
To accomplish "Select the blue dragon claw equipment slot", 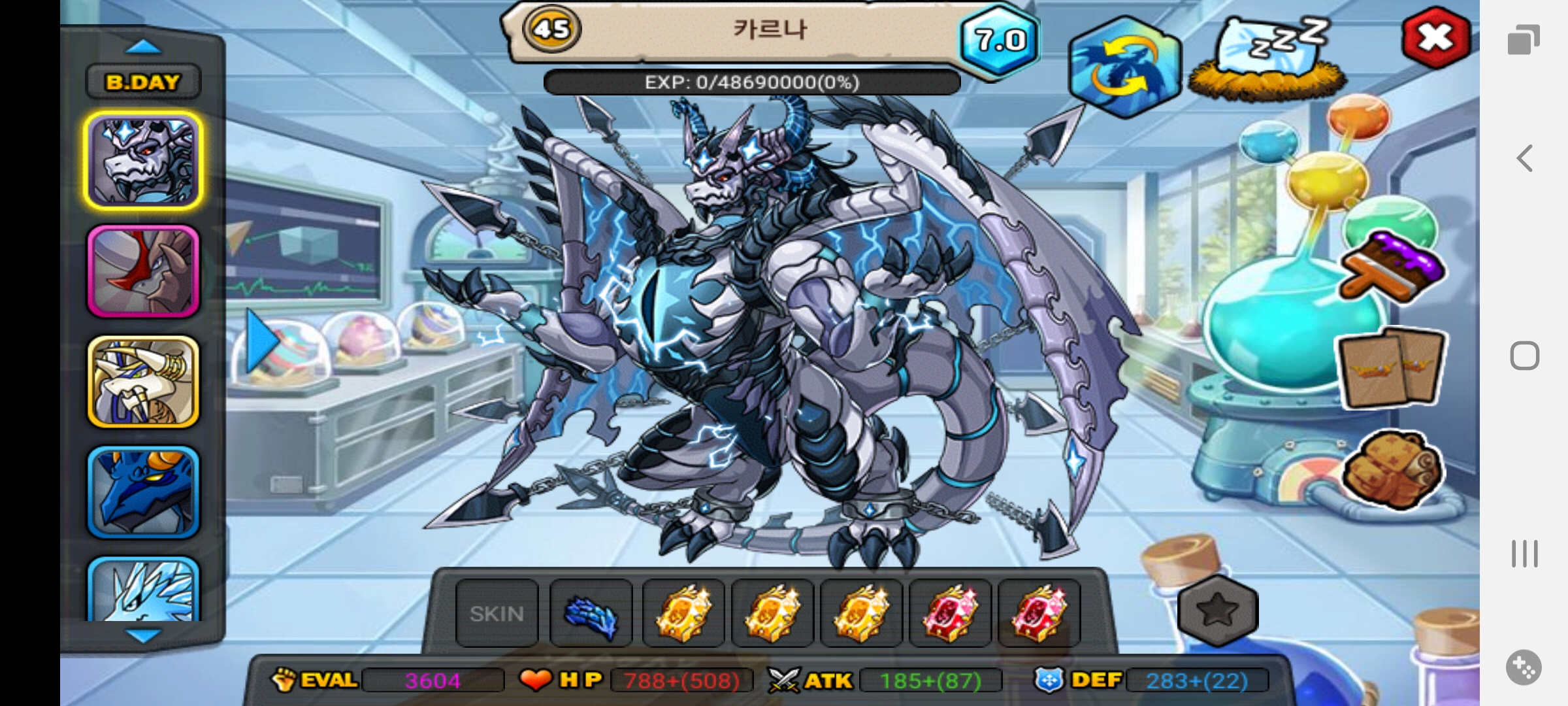I will [x=591, y=613].
